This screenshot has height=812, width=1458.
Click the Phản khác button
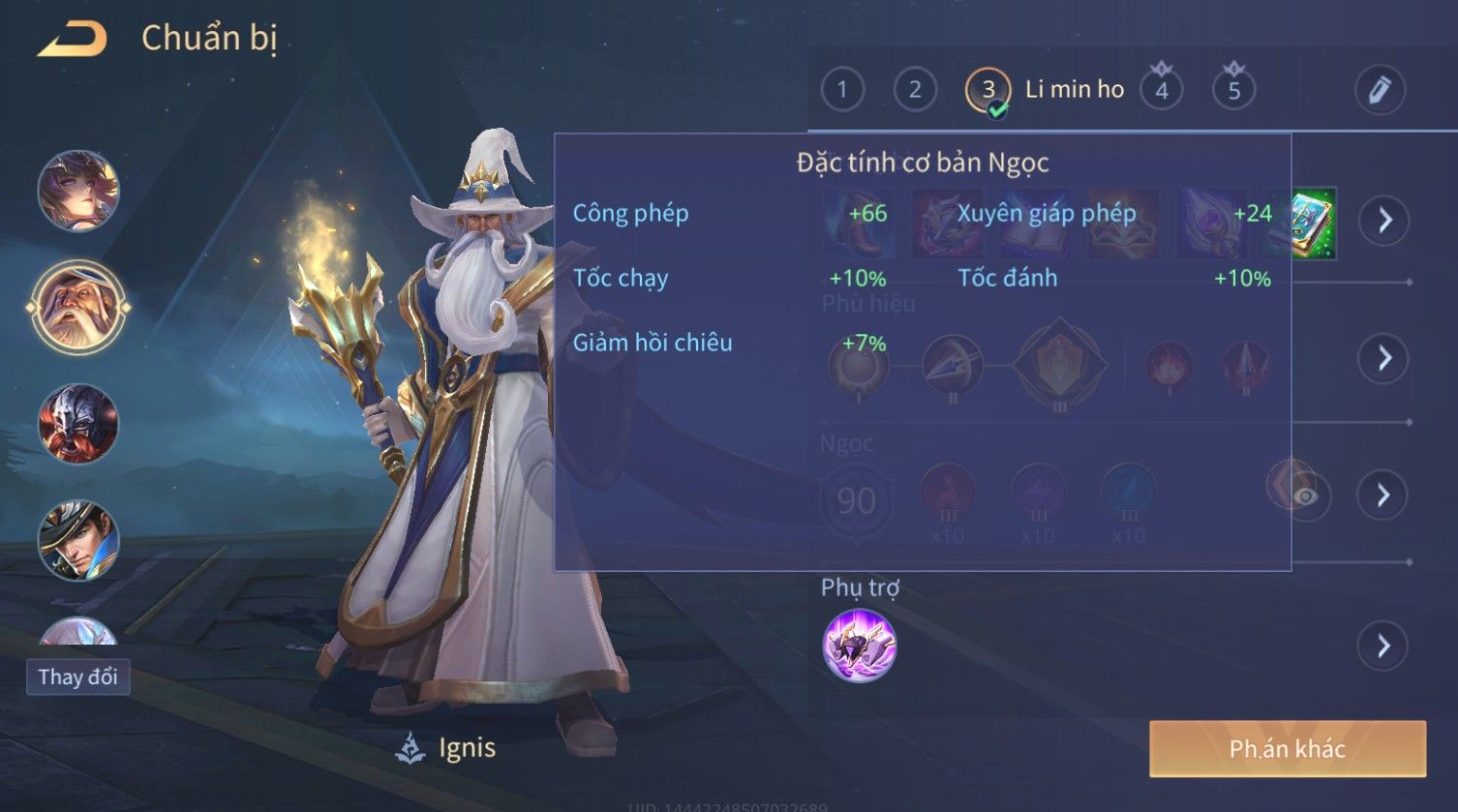[x=1287, y=748]
